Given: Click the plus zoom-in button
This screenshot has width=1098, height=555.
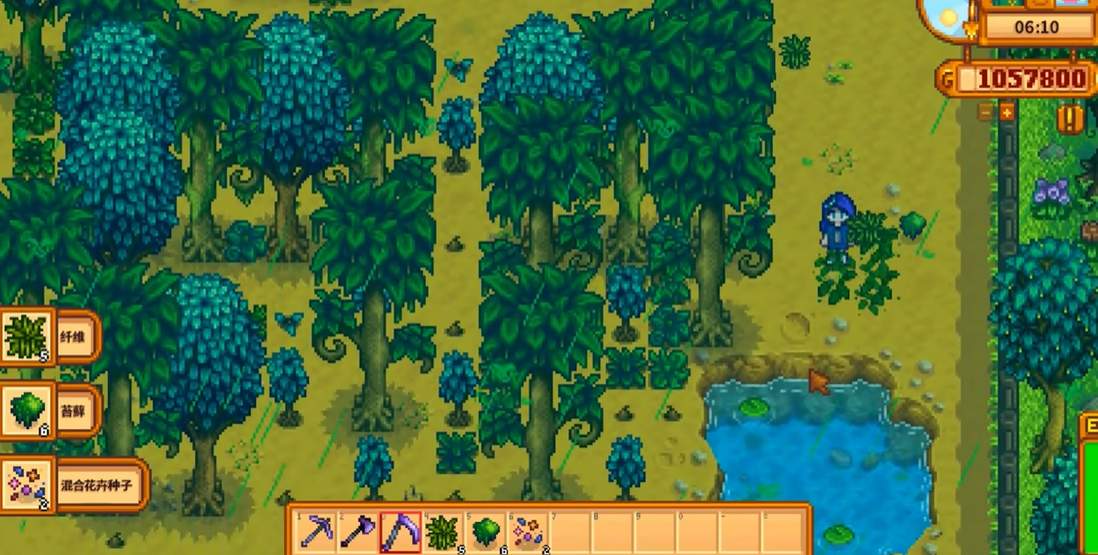Looking at the screenshot, I should click(x=1006, y=112).
